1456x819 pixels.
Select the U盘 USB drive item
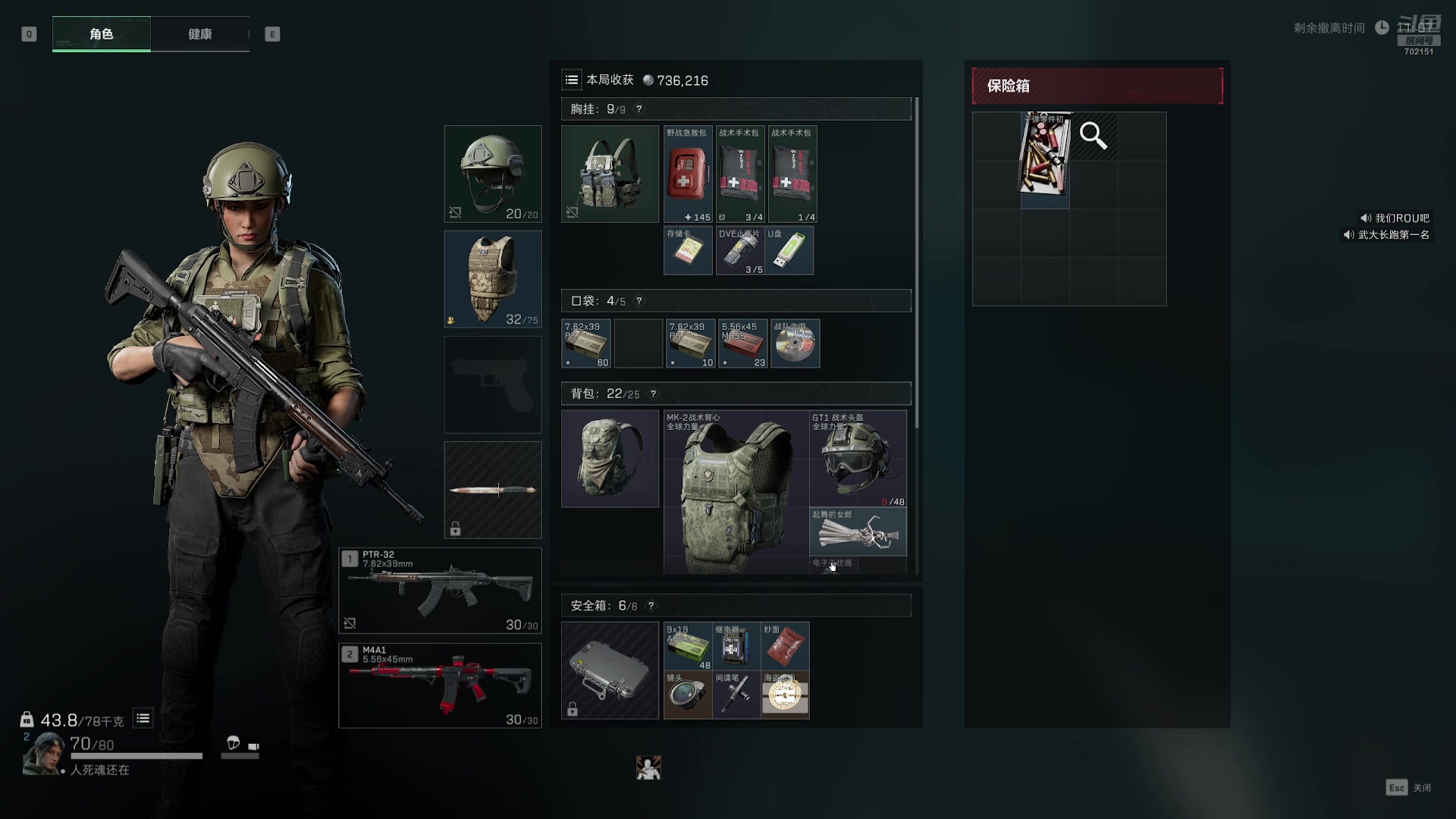point(789,250)
